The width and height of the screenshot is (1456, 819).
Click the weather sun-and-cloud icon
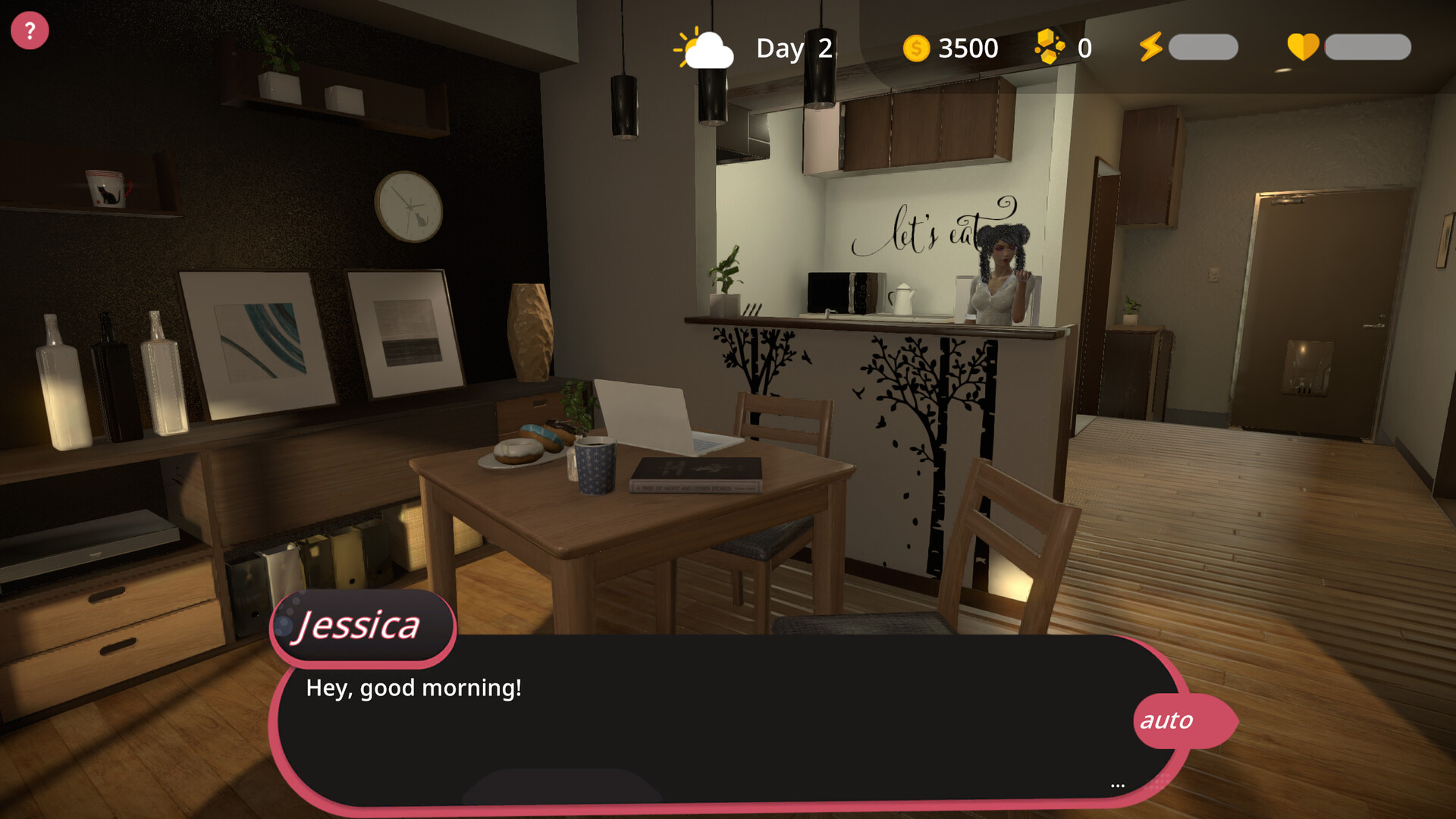(704, 48)
